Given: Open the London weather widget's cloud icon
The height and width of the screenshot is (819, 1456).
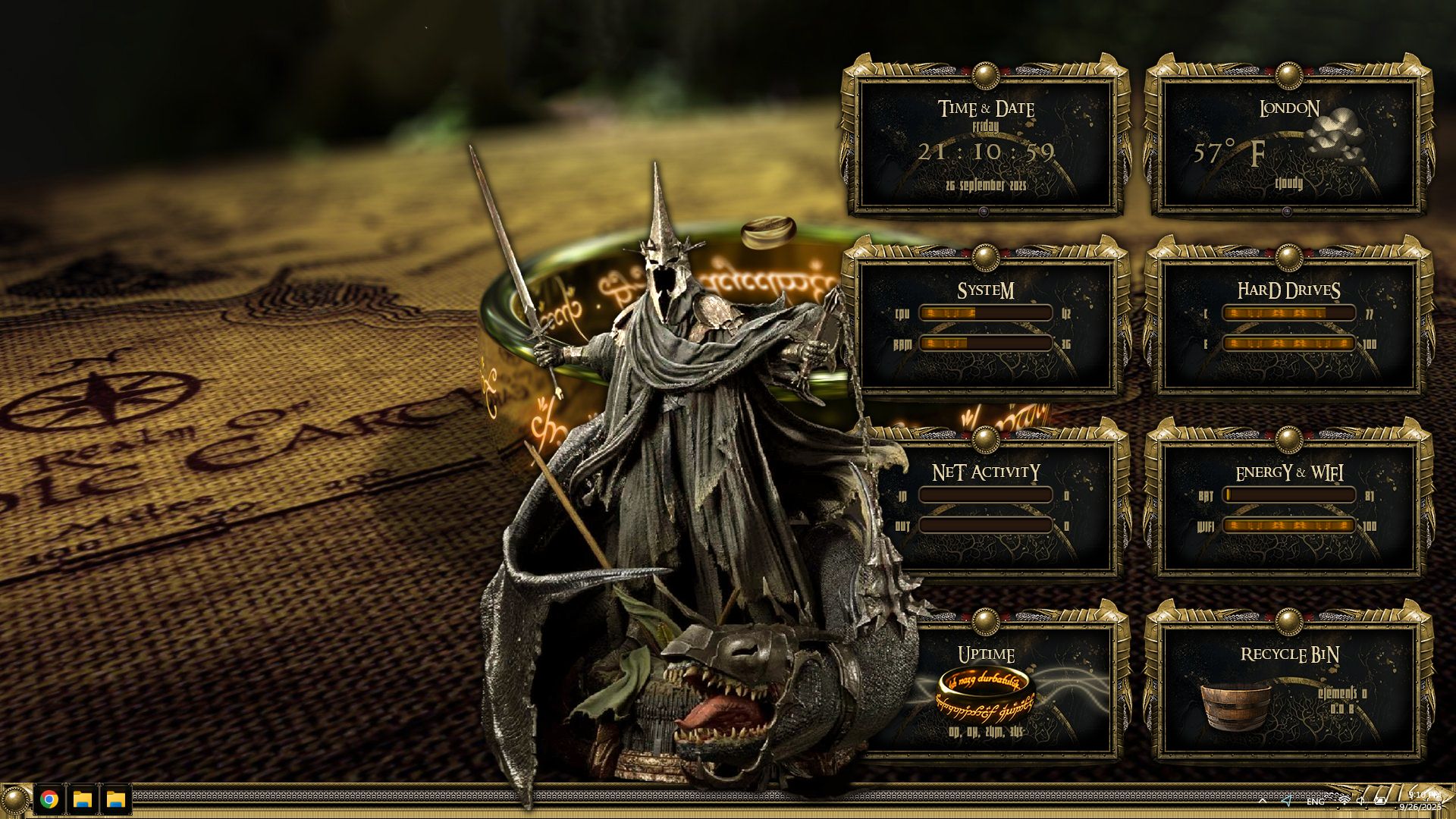Looking at the screenshot, I should click(x=1336, y=135).
